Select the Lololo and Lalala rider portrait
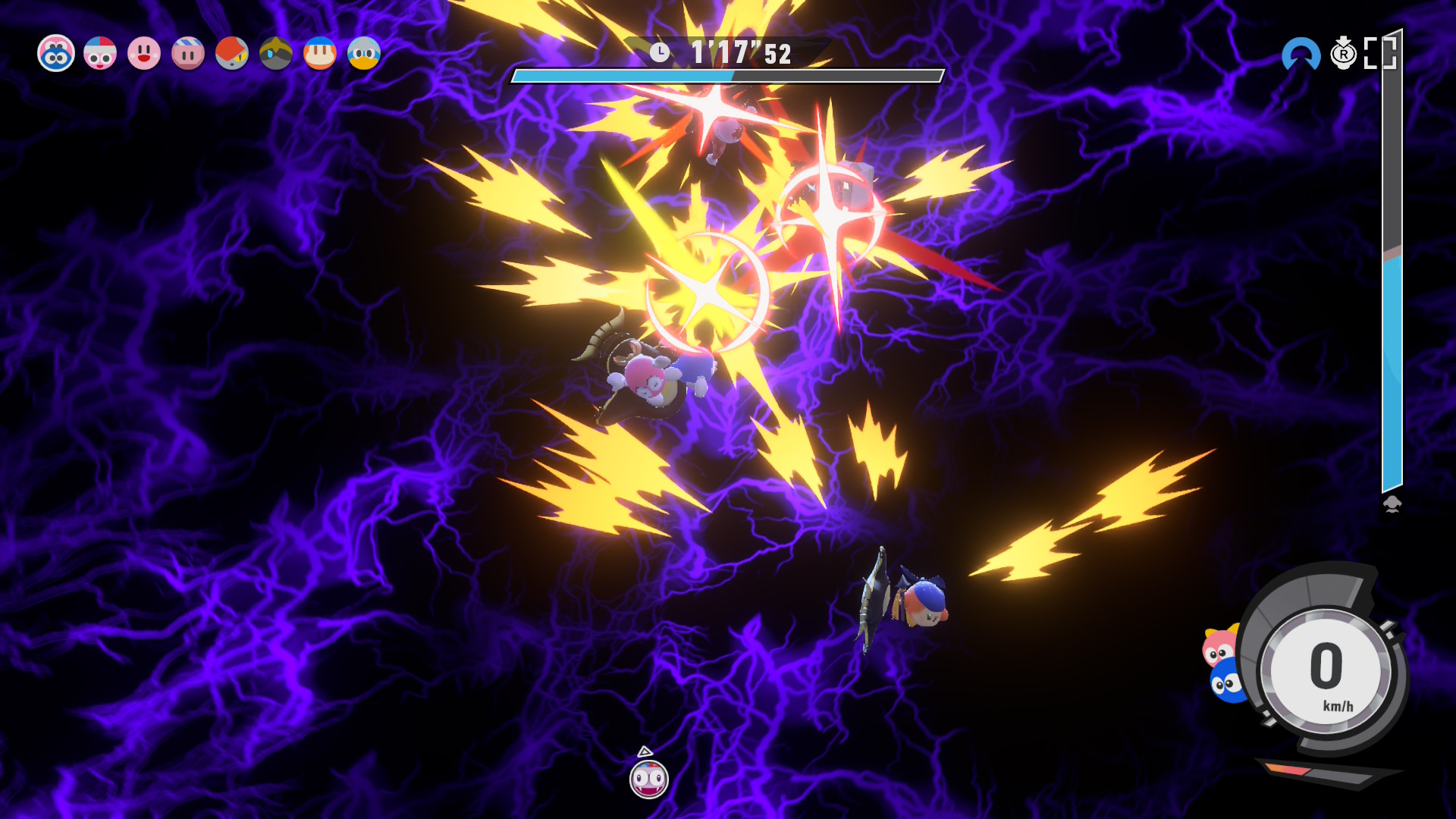This screenshot has width=1456, height=819. (56, 54)
